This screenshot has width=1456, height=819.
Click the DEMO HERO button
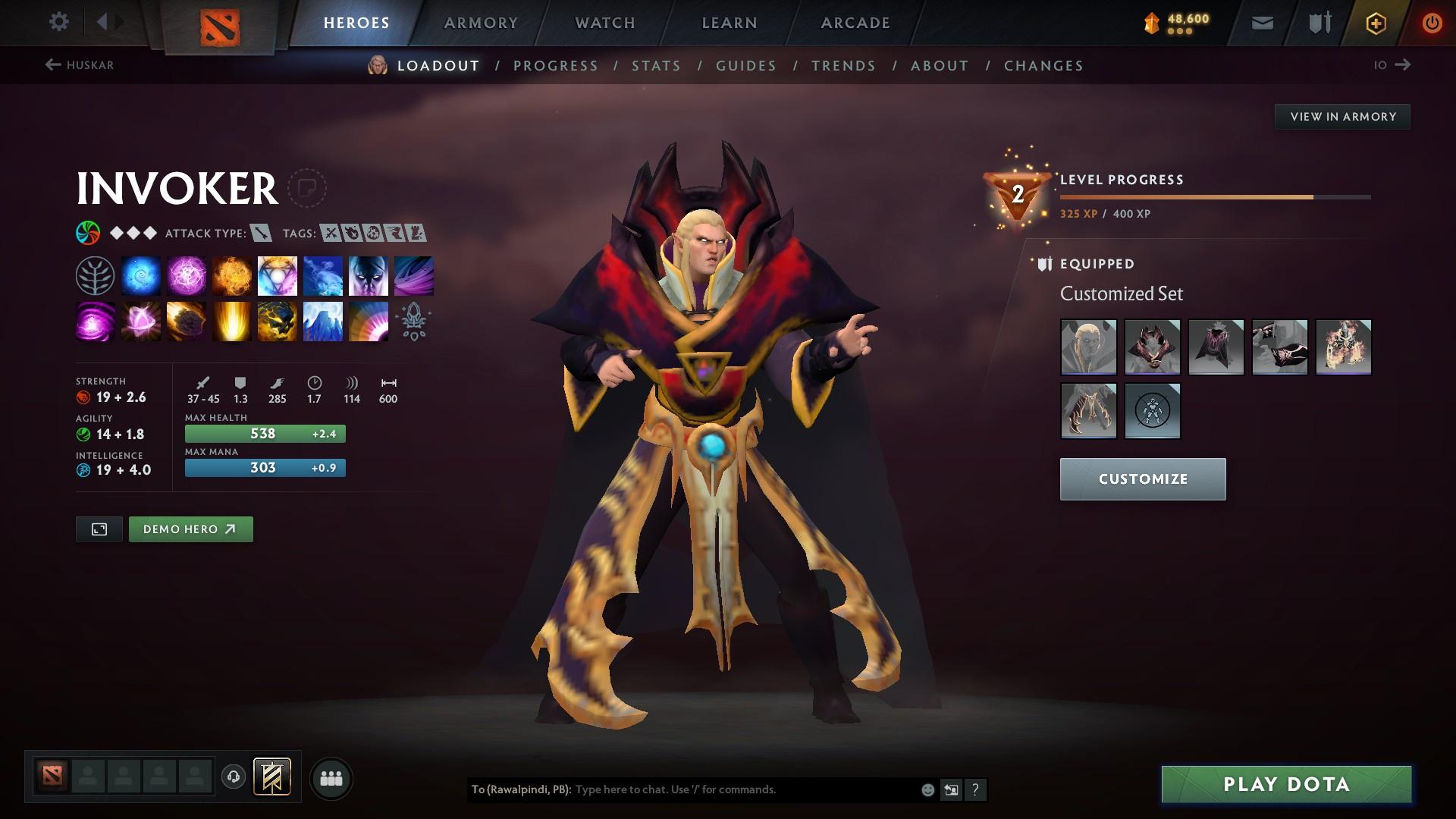point(190,529)
